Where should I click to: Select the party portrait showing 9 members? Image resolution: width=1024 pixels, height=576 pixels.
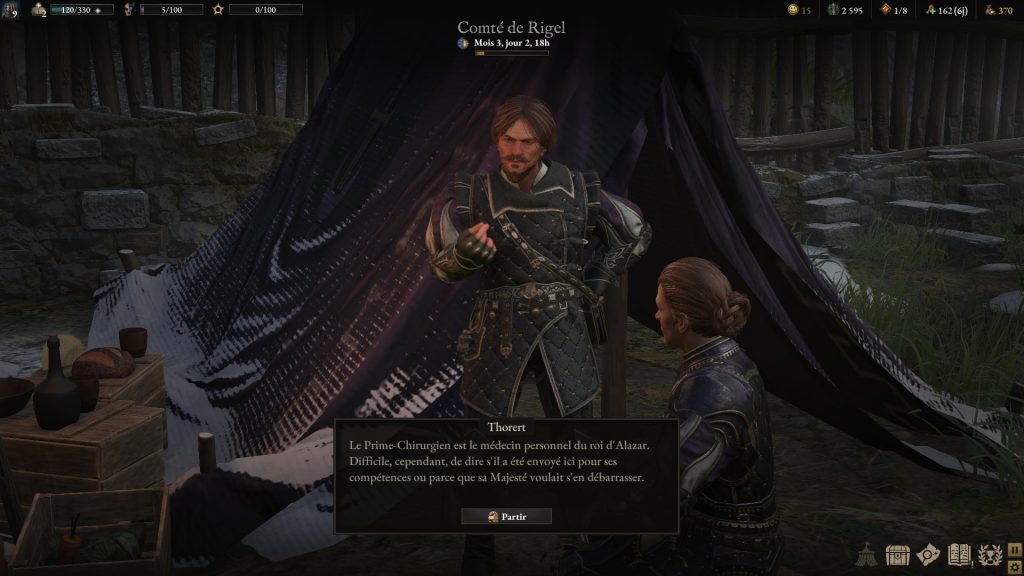pos(9,10)
